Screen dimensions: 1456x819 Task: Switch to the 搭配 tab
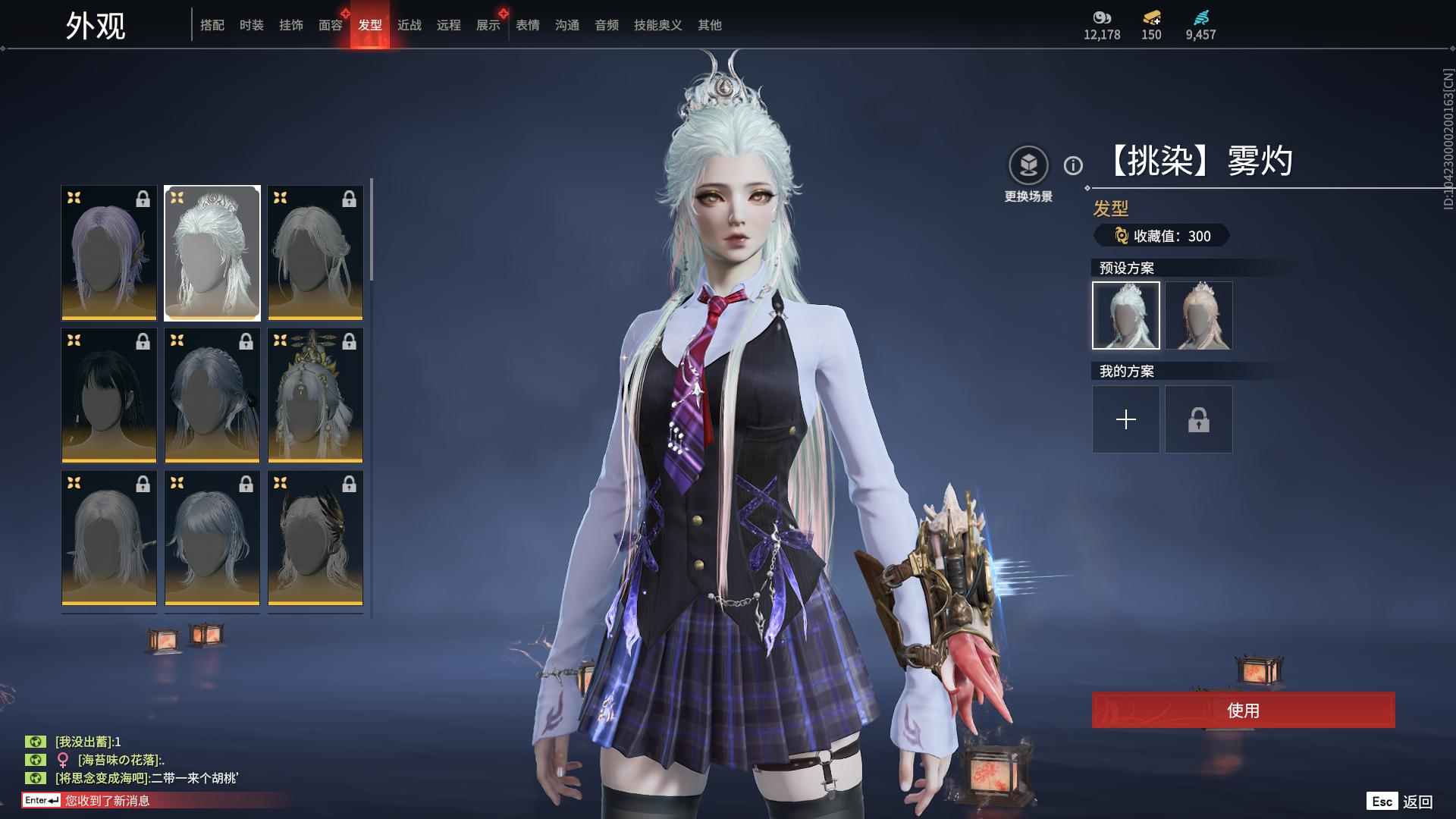(x=212, y=25)
